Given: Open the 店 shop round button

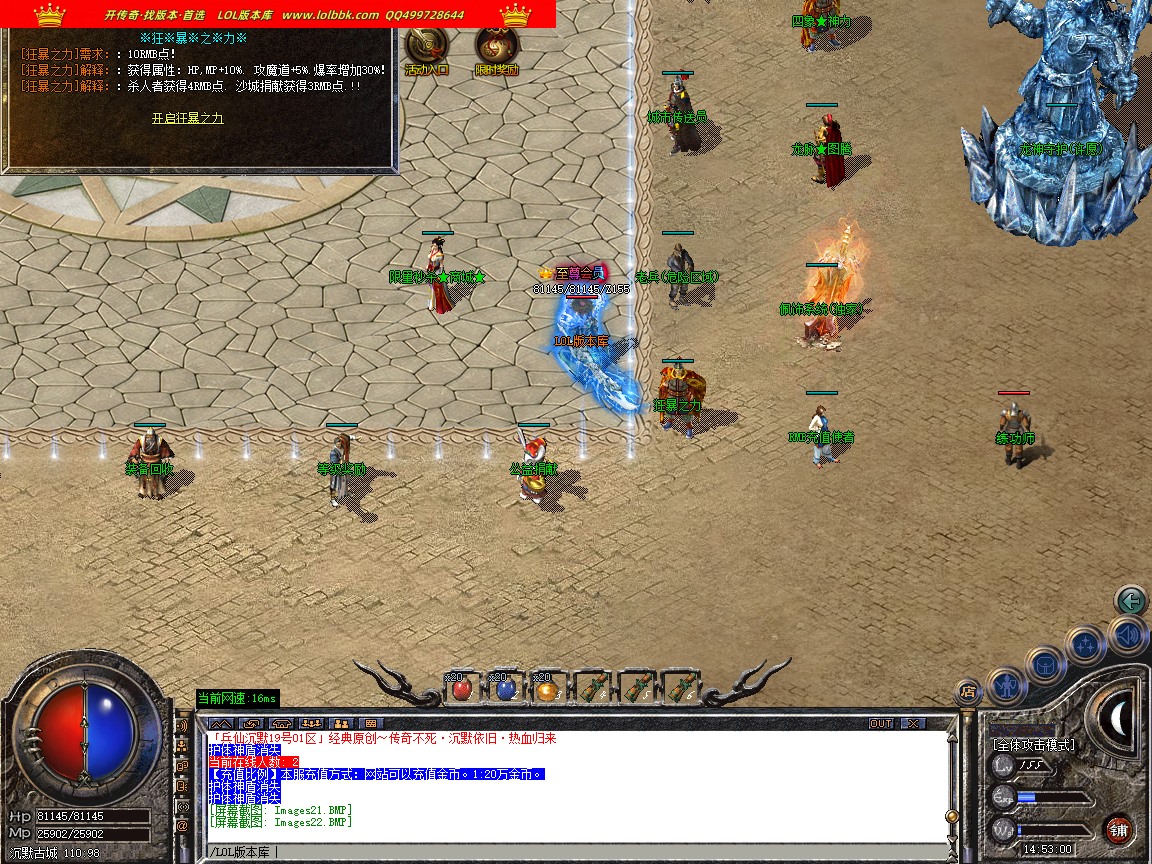Looking at the screenshot, I should (967, 690).
